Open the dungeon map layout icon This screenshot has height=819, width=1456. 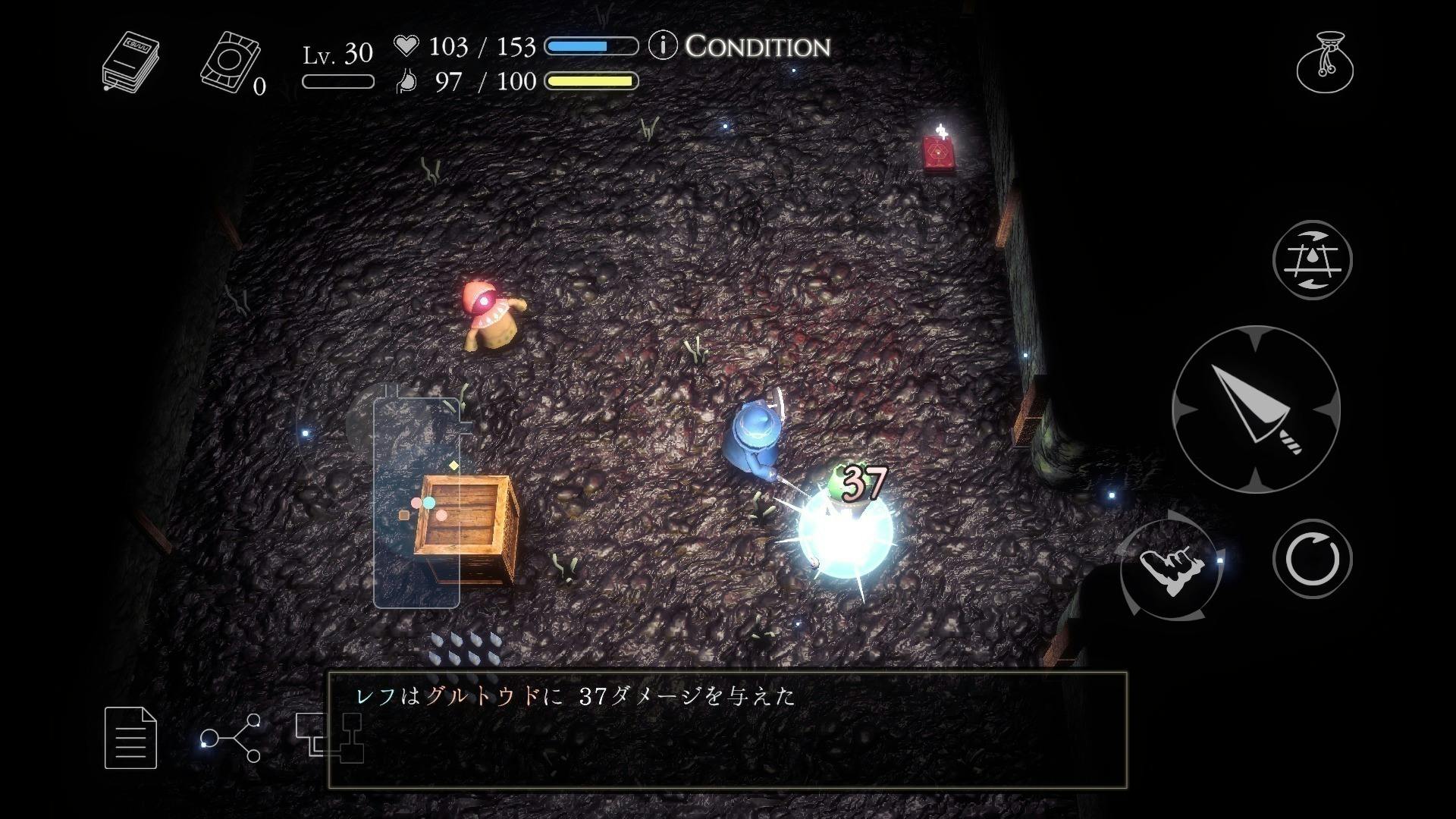click(329, 737)
